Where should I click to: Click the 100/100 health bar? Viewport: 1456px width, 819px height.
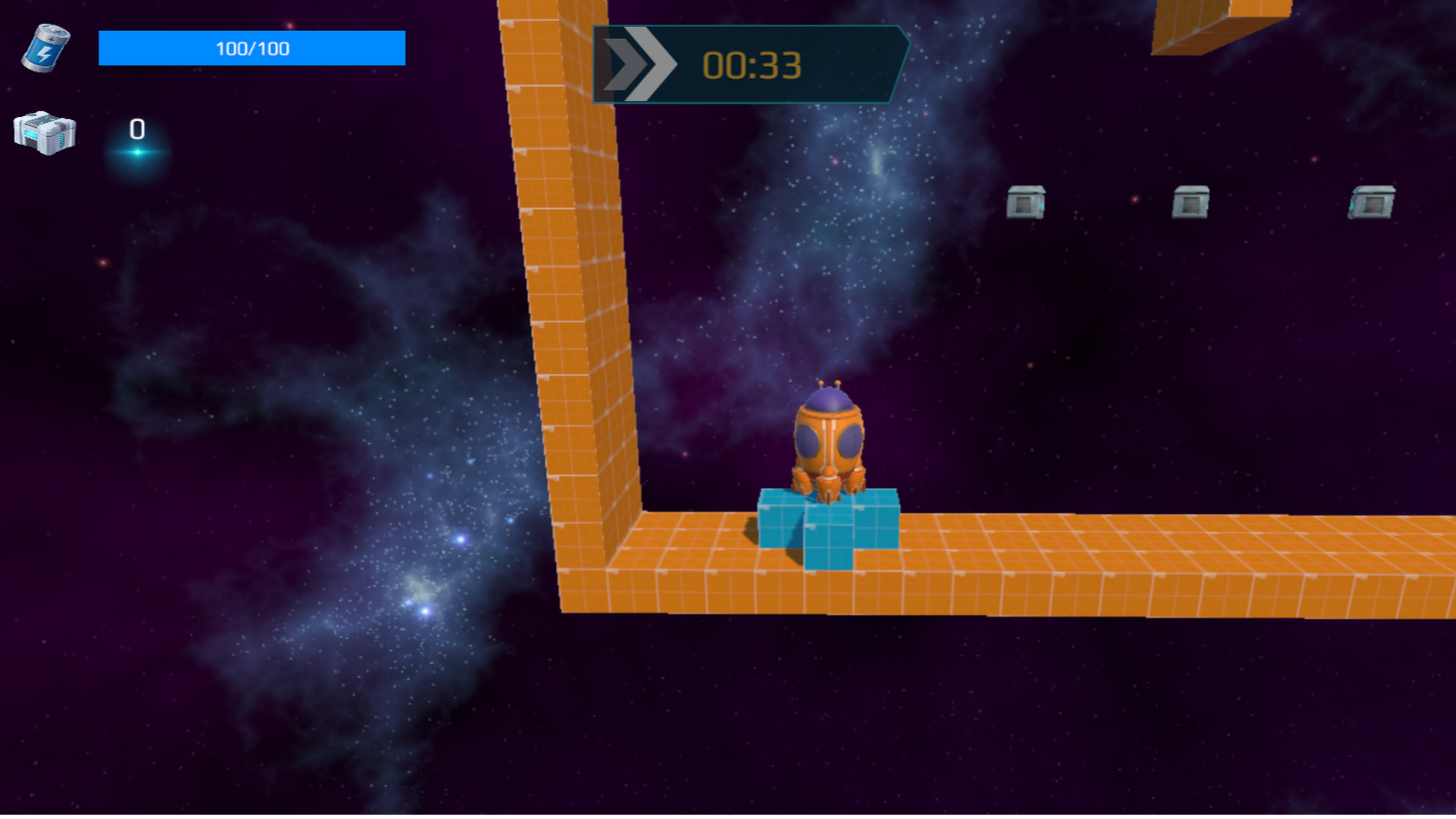(x=251, y=47)
